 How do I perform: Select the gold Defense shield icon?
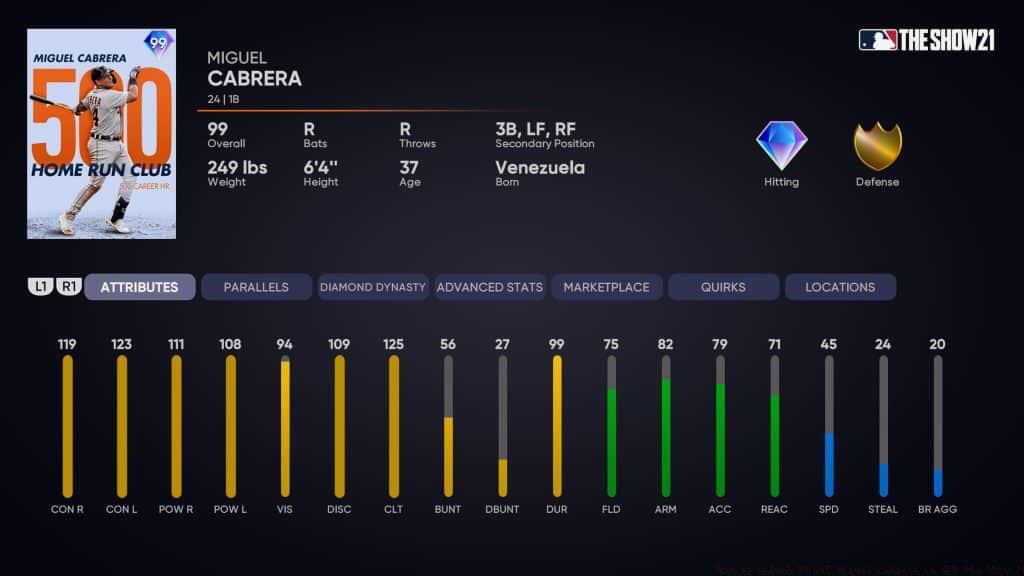click(x=877, y=146)
